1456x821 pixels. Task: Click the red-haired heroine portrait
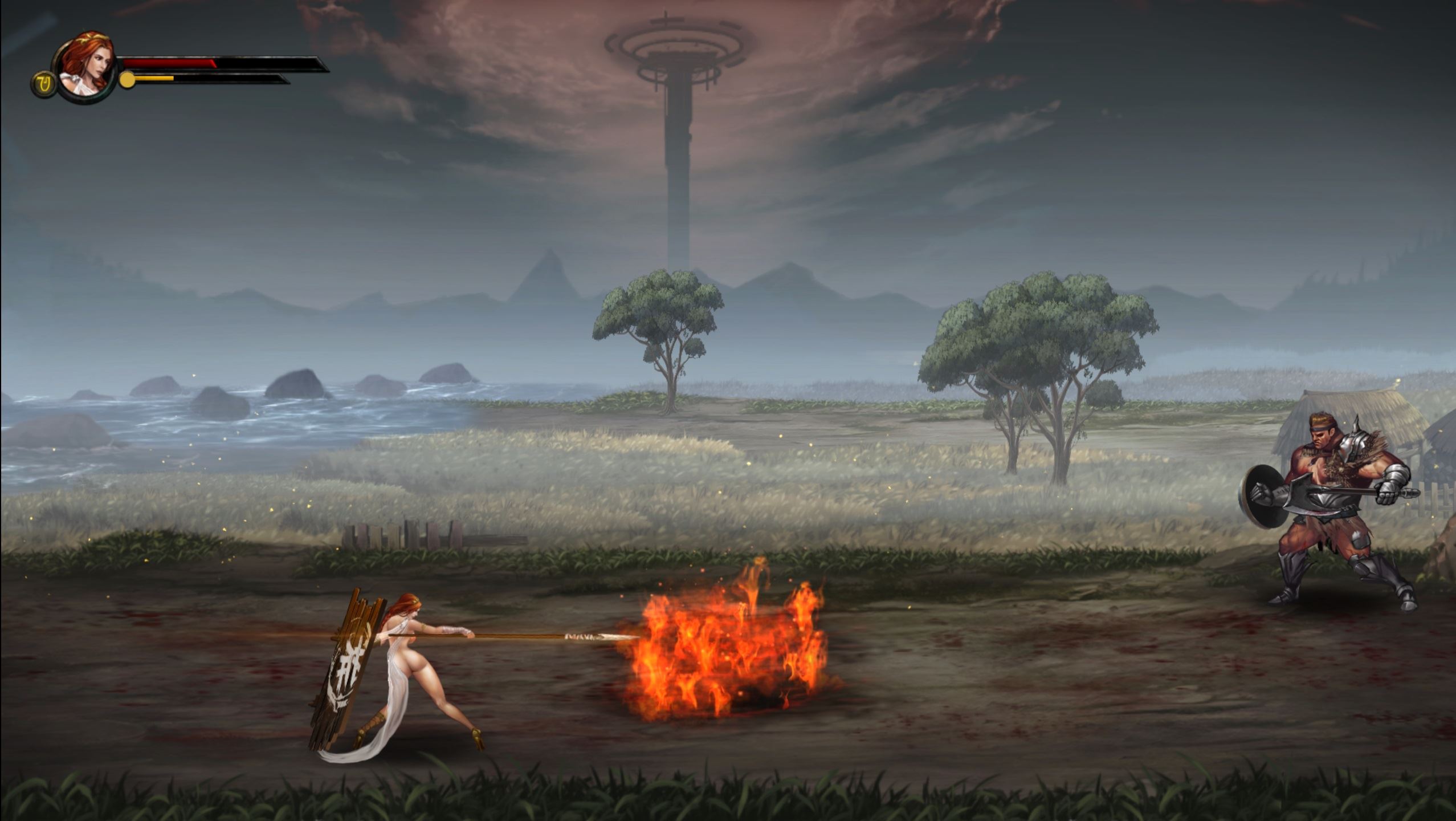[x=85, y=66]
